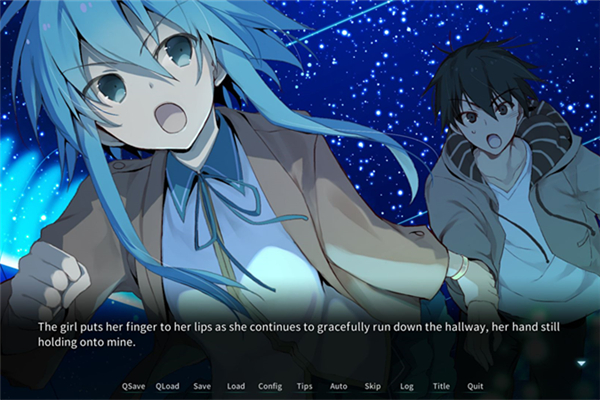Open the Config settings
This screenshot has height=400, width=600.
tap(270, 386)
